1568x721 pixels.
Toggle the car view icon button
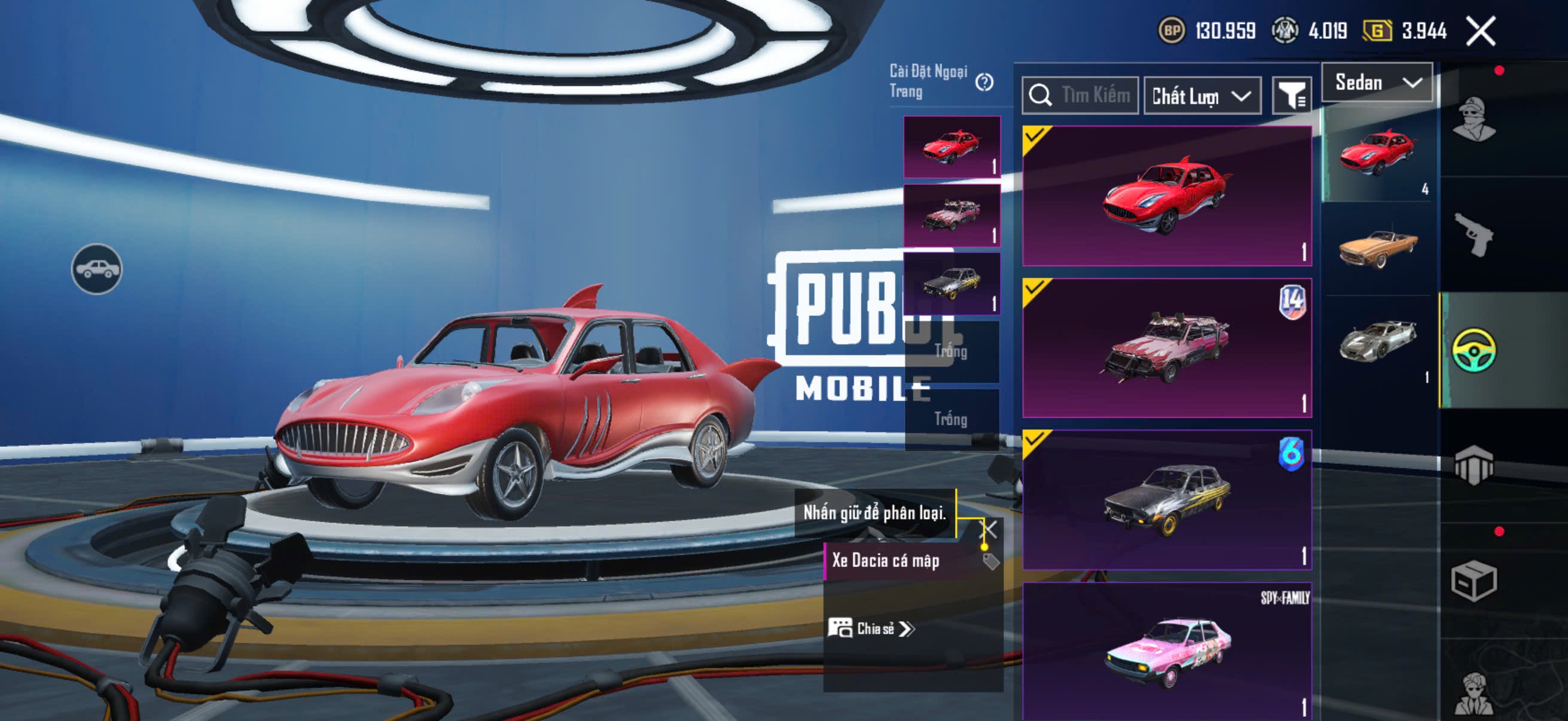[97, 269]
